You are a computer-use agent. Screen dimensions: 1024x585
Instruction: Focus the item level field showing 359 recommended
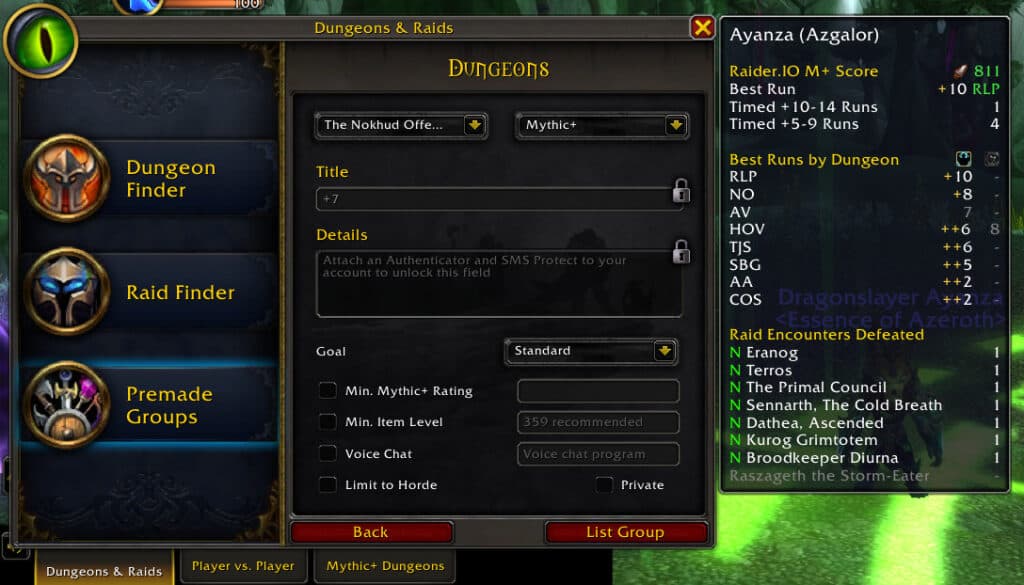tap(598, 422)
